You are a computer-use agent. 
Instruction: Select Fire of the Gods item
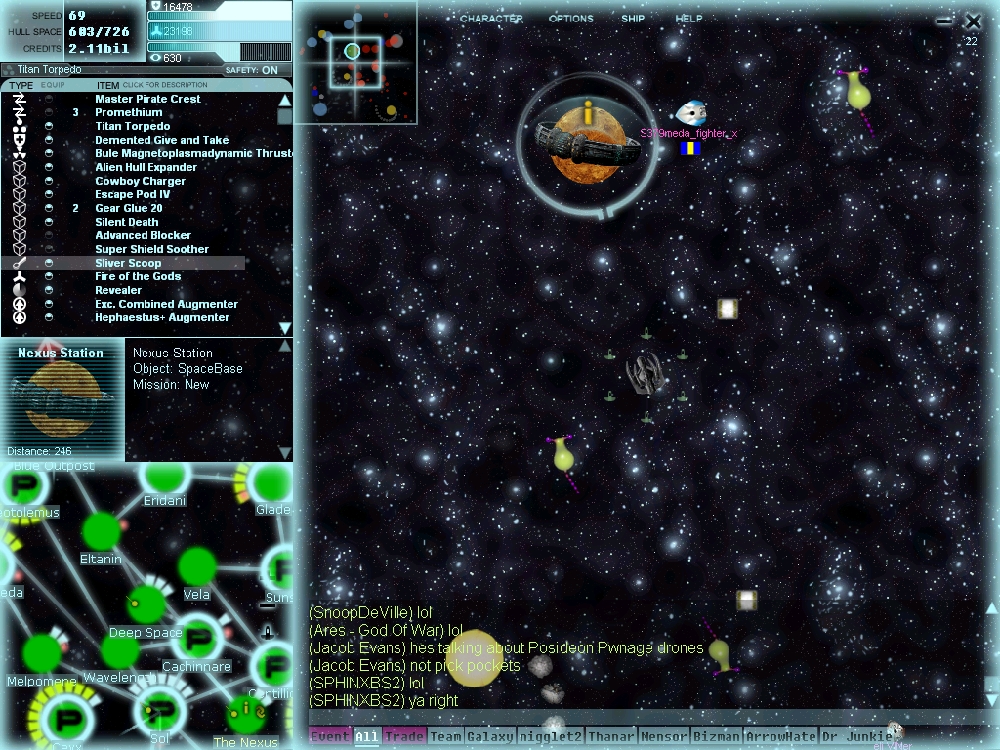click(x=138, y=277)
